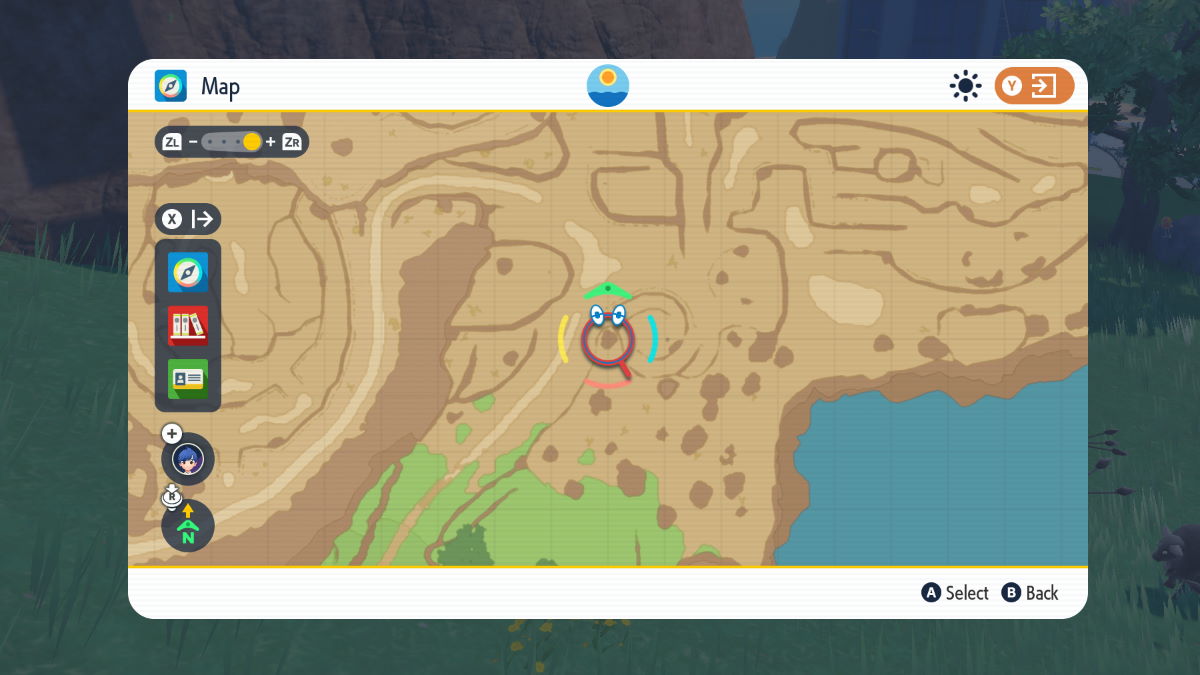Click the map zoom slider's yellow knob
1200x675 pixels.
point(252,142)
